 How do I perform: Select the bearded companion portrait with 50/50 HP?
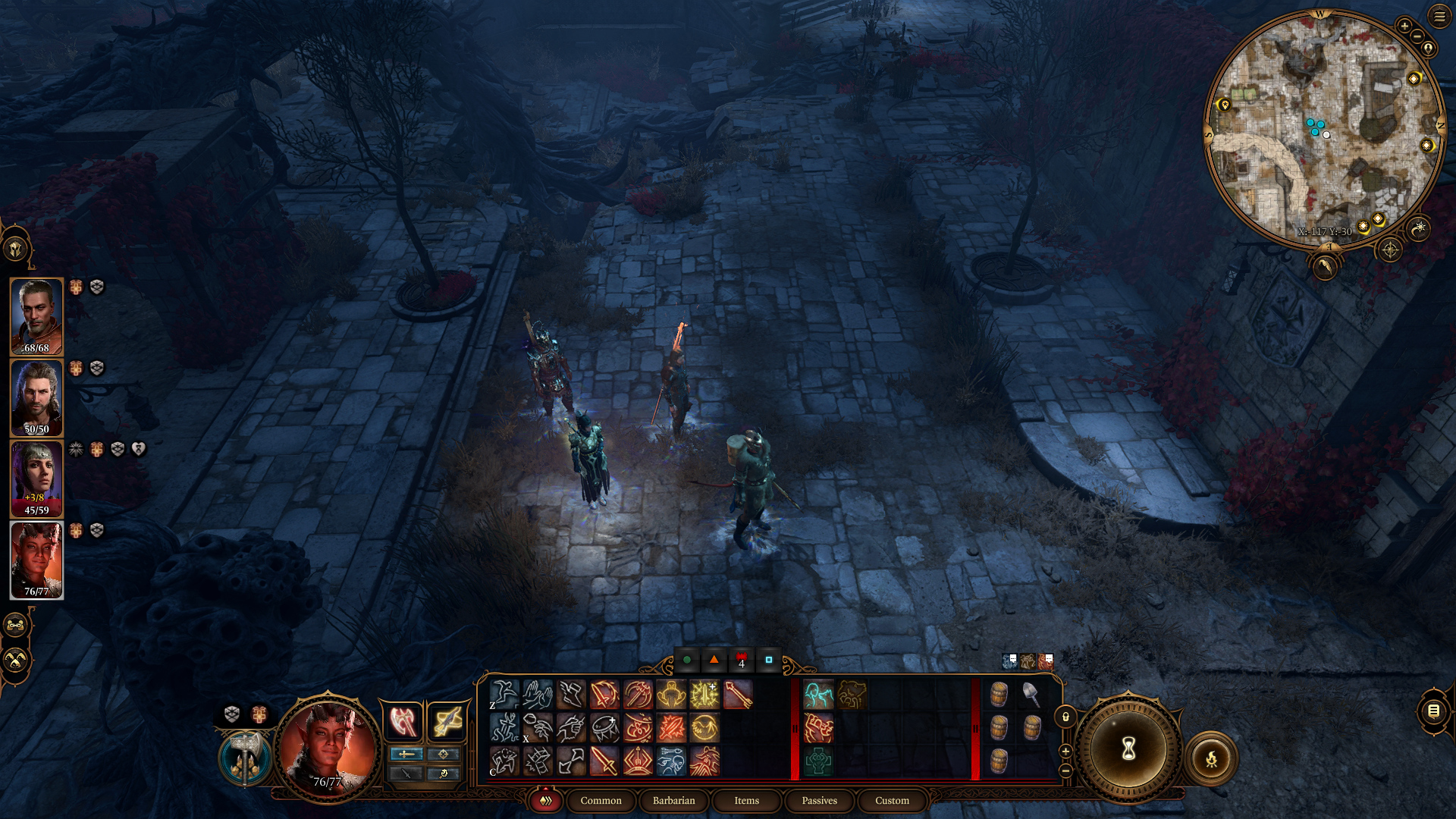point(36,397)
